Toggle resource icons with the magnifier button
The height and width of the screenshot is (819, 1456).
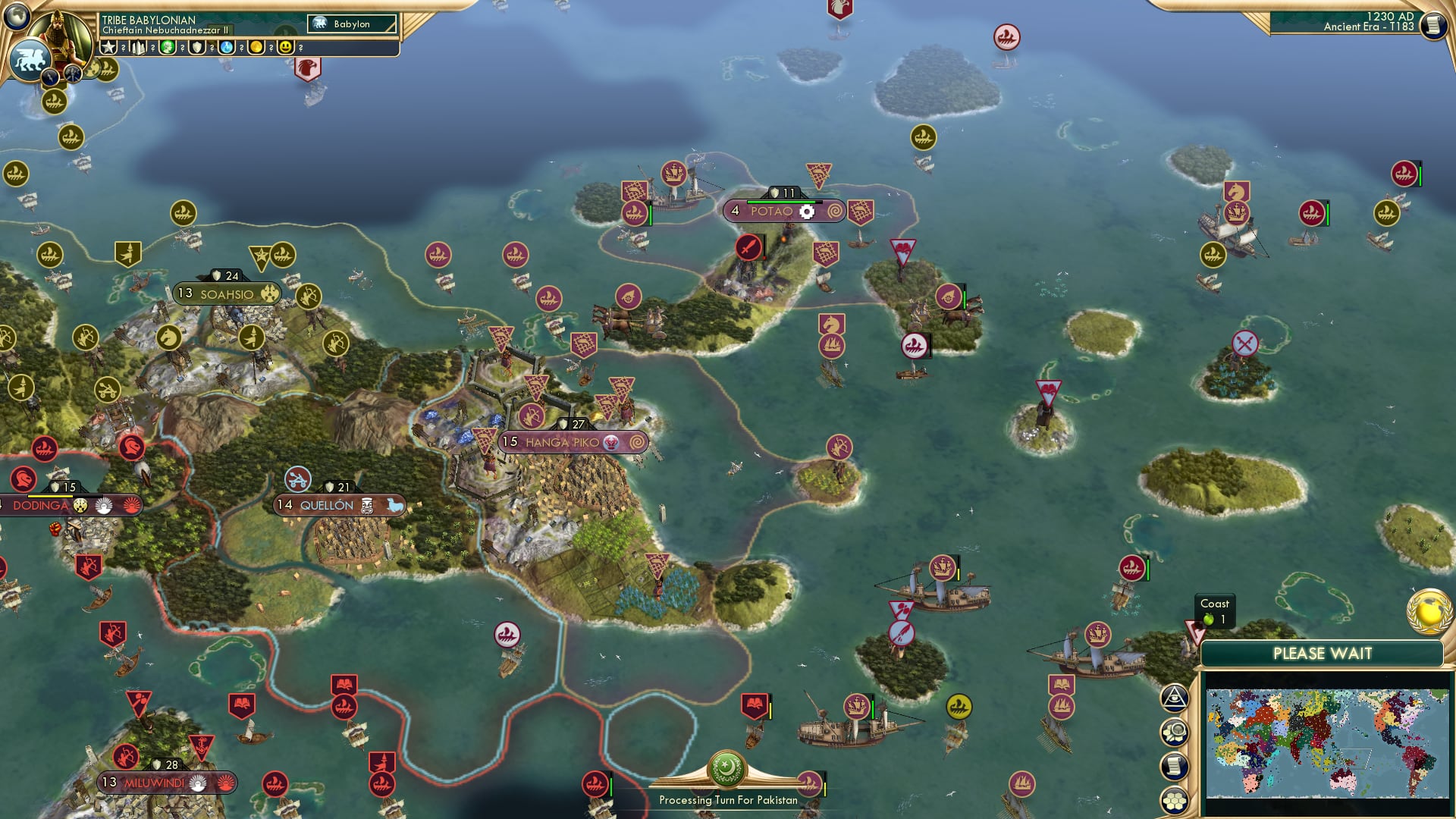click(1174, 731)
